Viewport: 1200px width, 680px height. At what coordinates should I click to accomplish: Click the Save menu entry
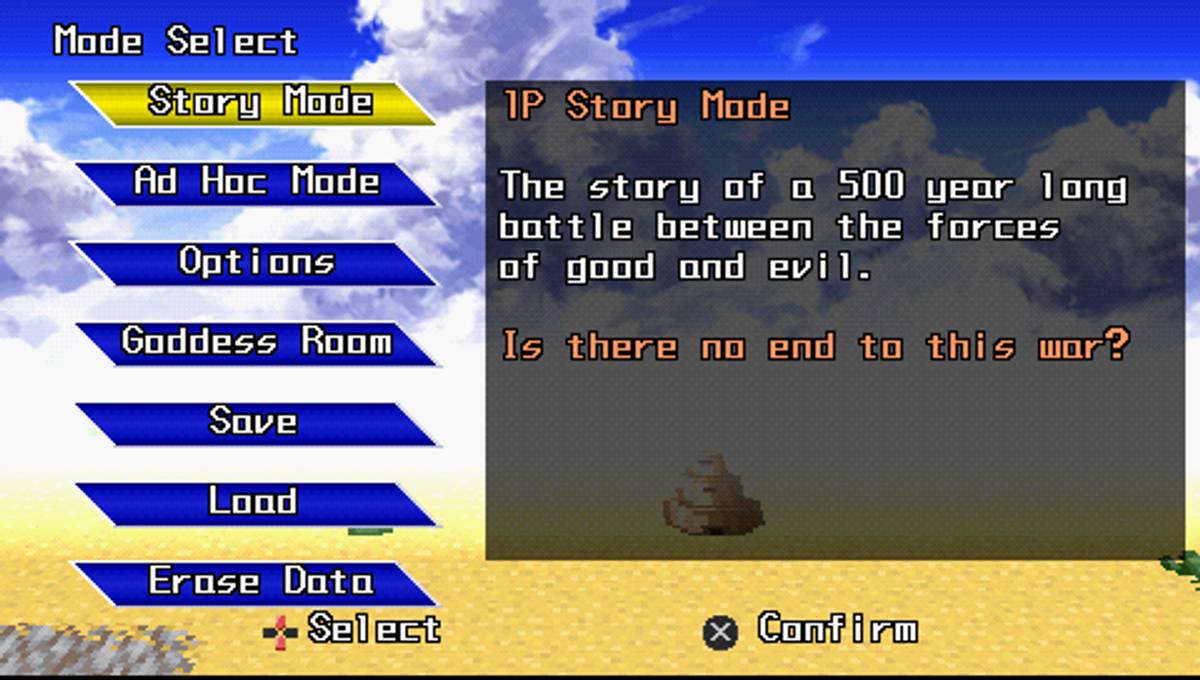click(x=256, y=423)
